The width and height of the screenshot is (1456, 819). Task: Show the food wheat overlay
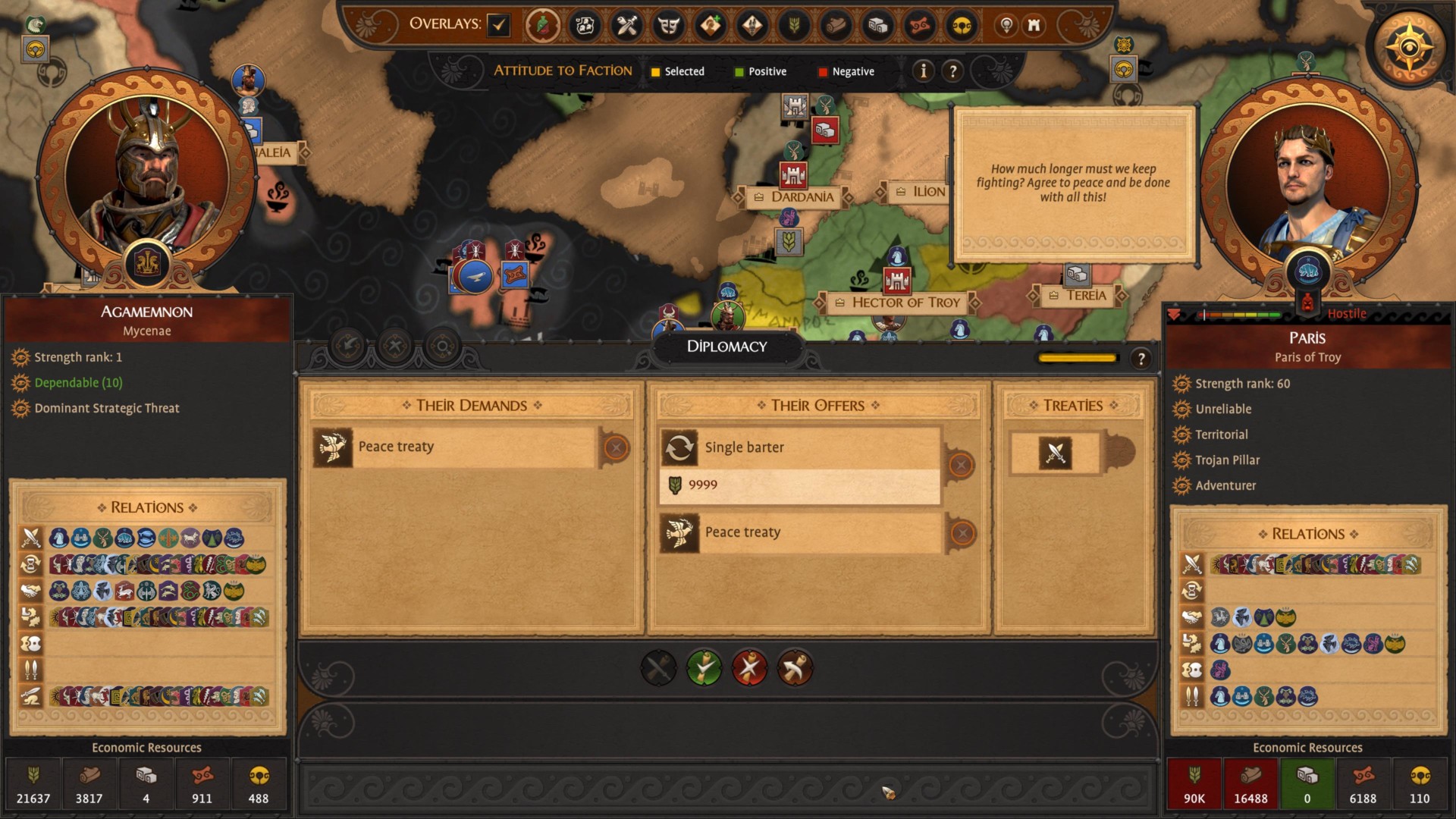794,26
